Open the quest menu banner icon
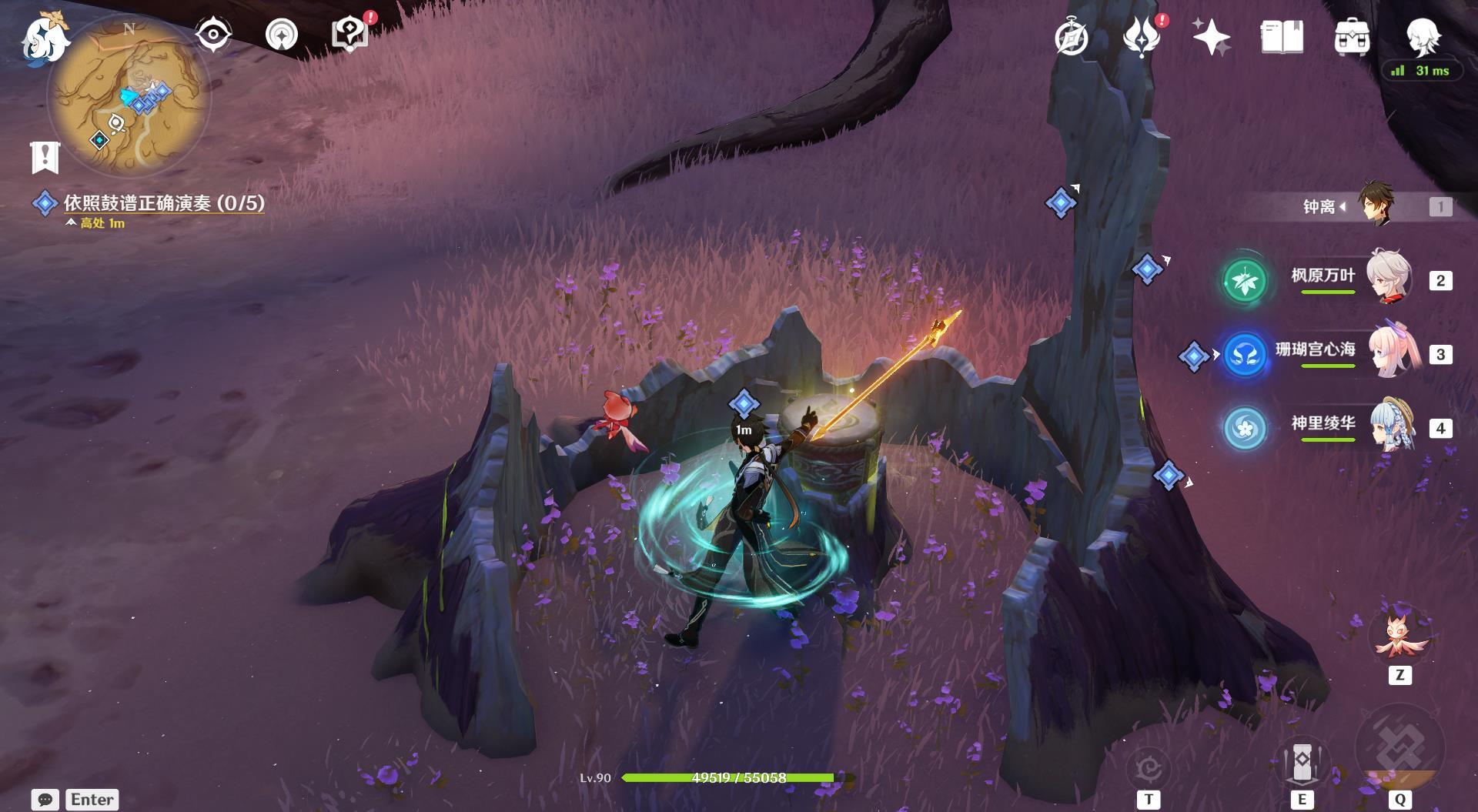 (x=45, y=157)
